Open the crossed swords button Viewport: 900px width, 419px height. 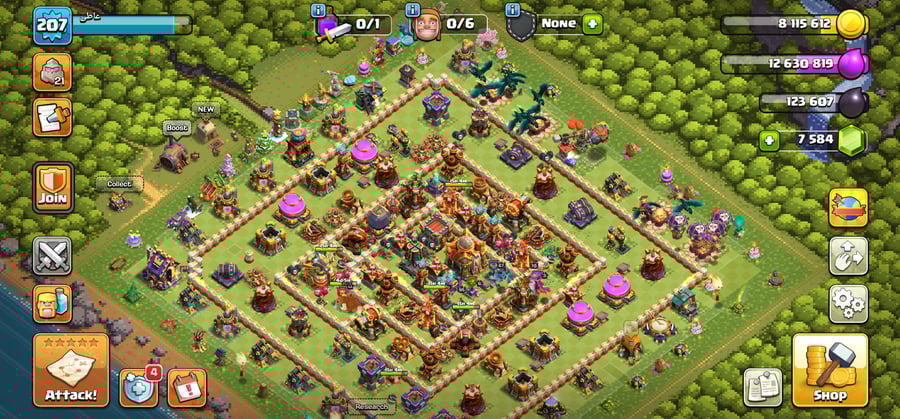click(52, 255)
